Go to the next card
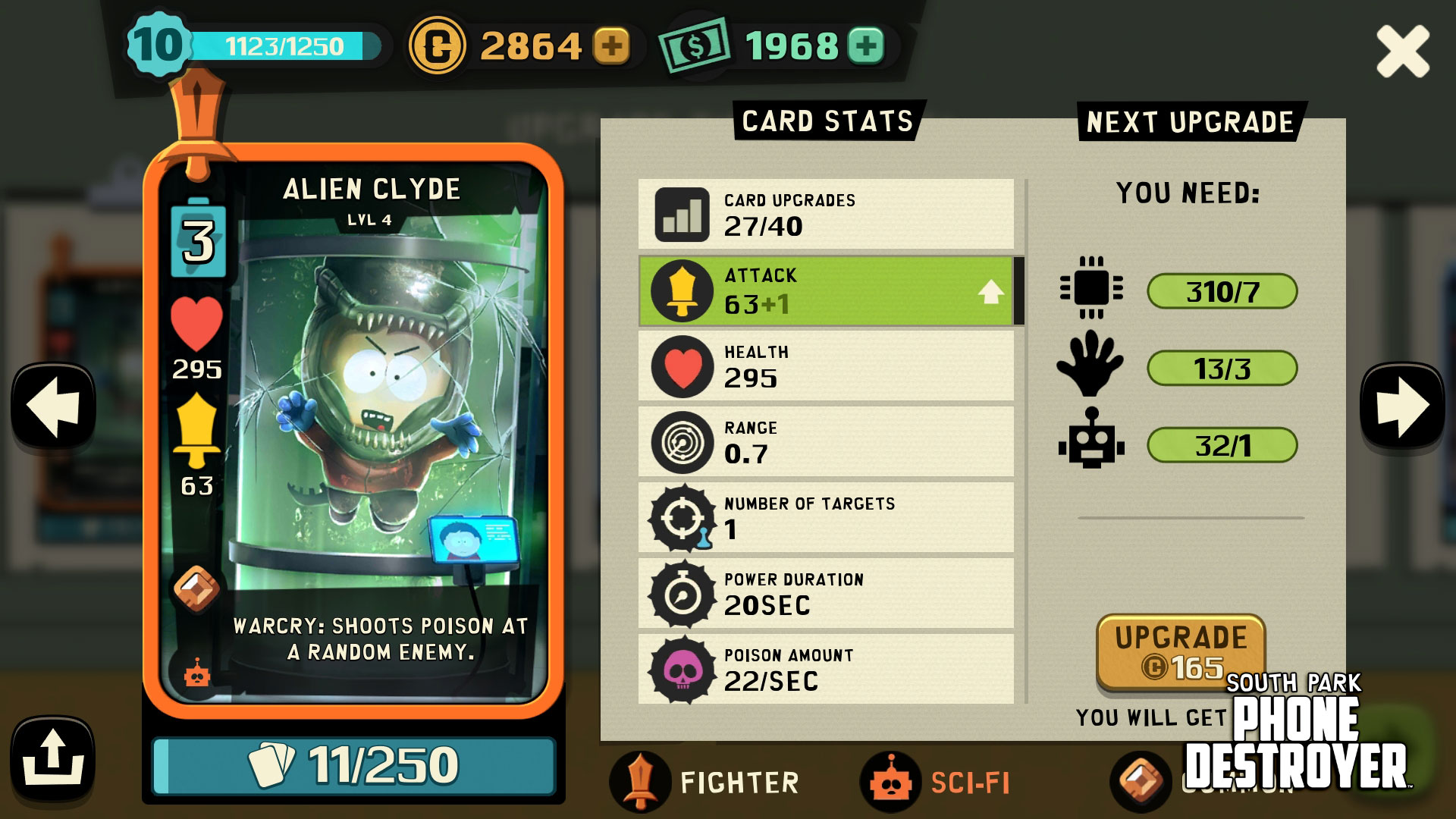 (1402, 407)
